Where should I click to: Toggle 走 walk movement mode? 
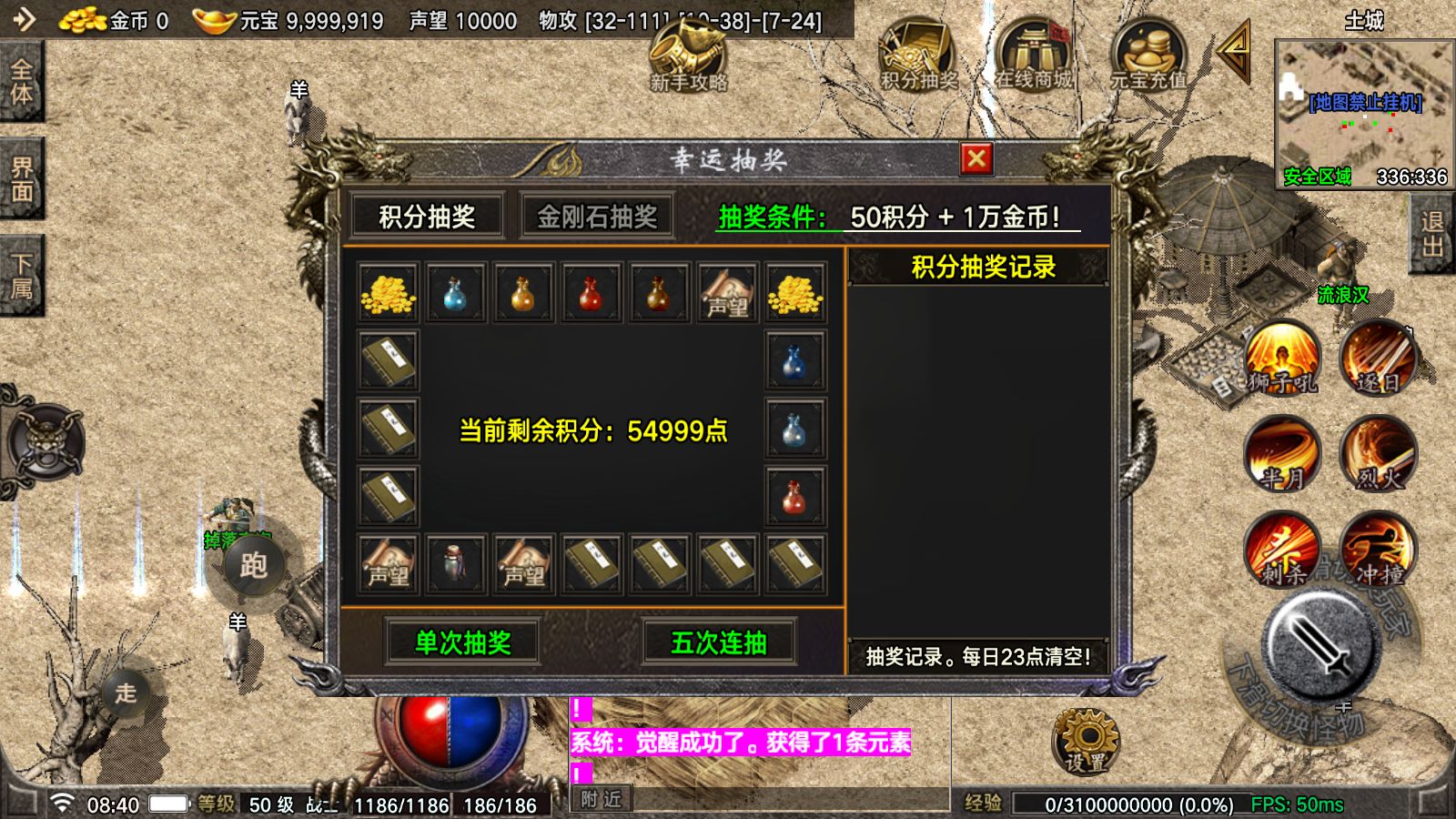tap(127, 694)
